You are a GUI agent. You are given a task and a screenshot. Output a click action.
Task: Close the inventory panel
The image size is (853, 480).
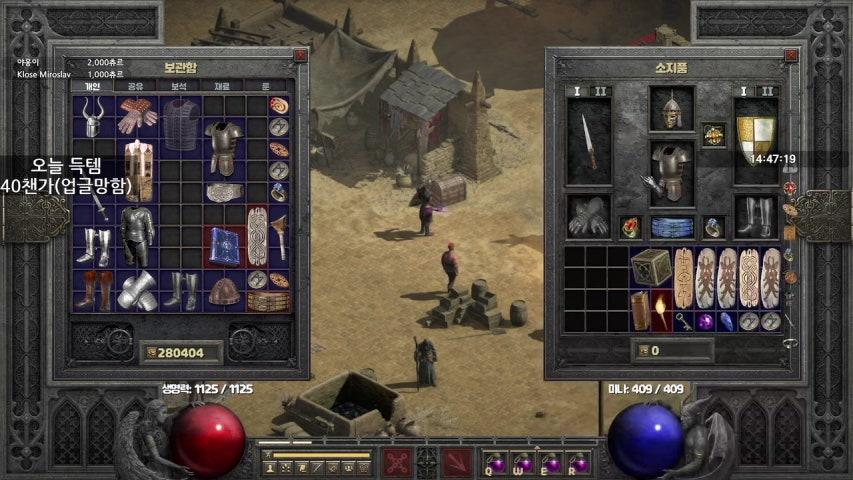pyautogui.click(x=789, y=56)
